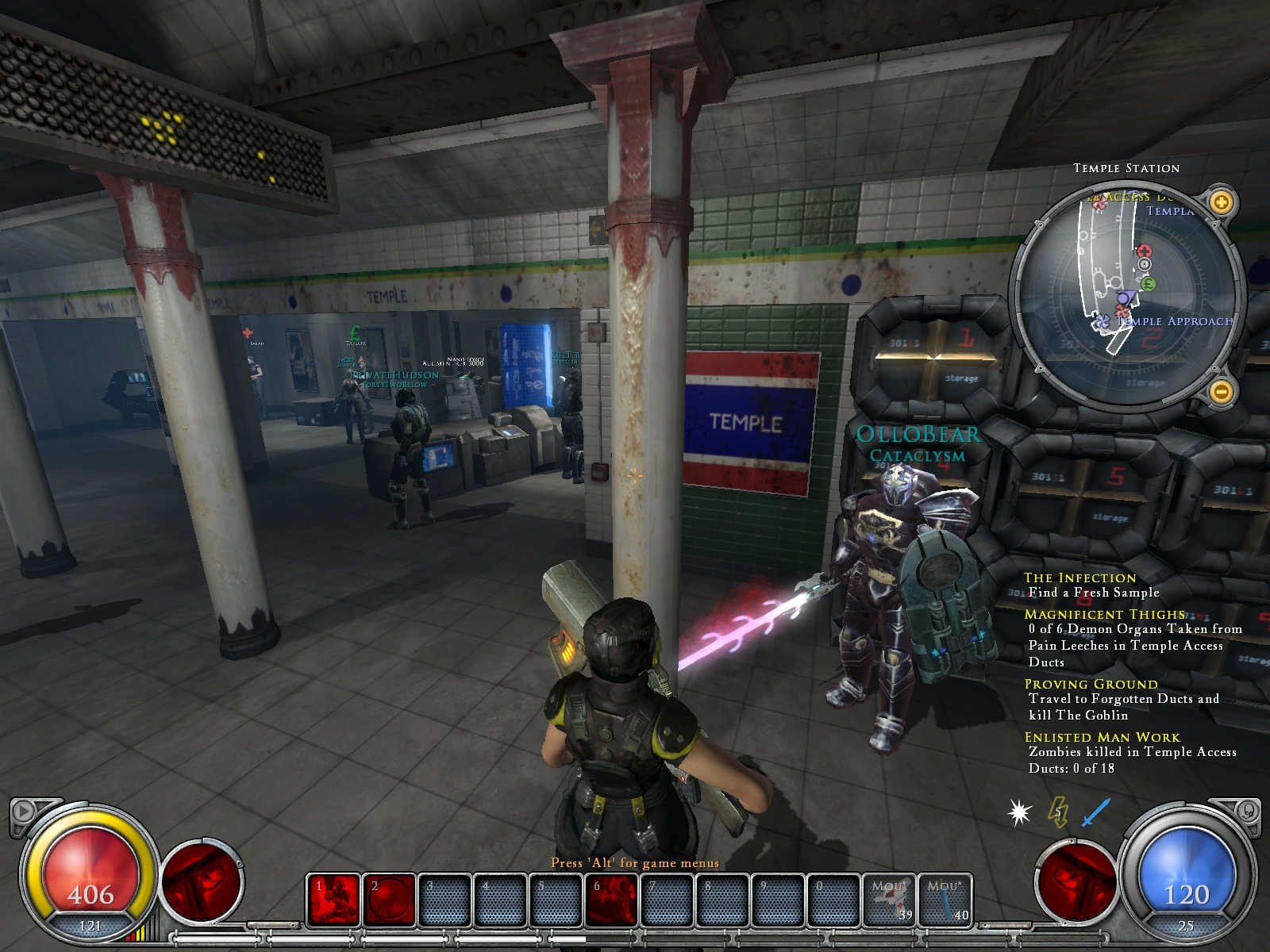Select the red medic cross marker on the minimap

pyautogui.click(x=1144, y=251)
